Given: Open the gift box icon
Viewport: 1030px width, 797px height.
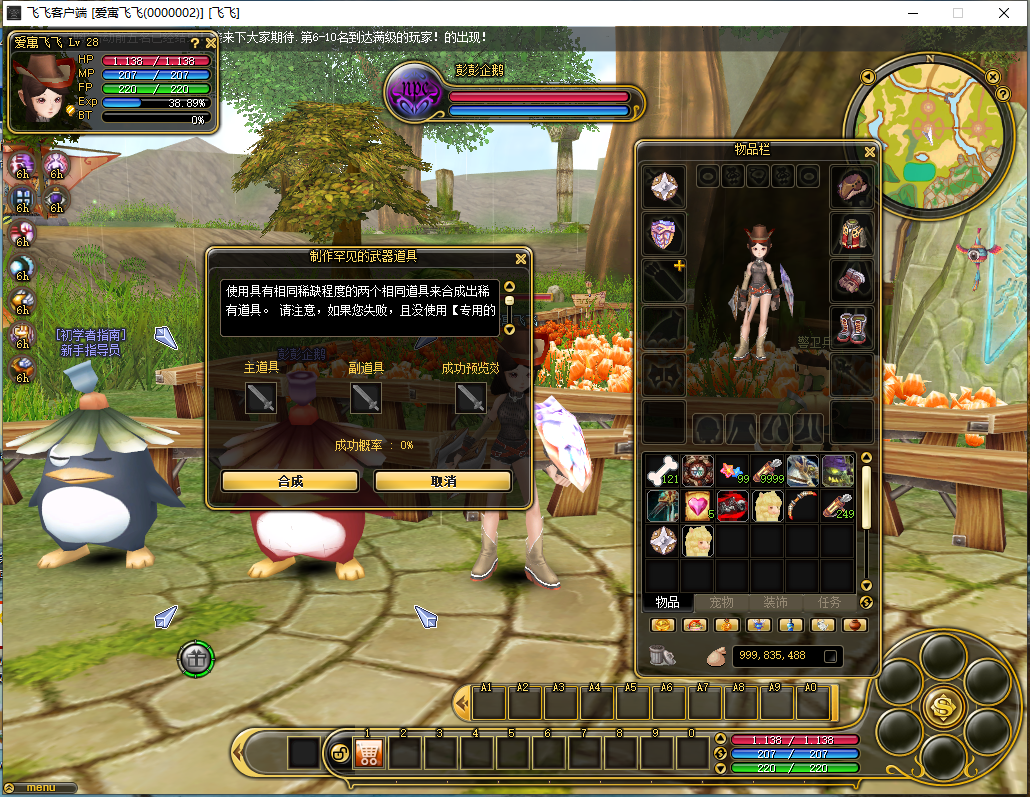Looking at the screenshot, I should (197, 658).
